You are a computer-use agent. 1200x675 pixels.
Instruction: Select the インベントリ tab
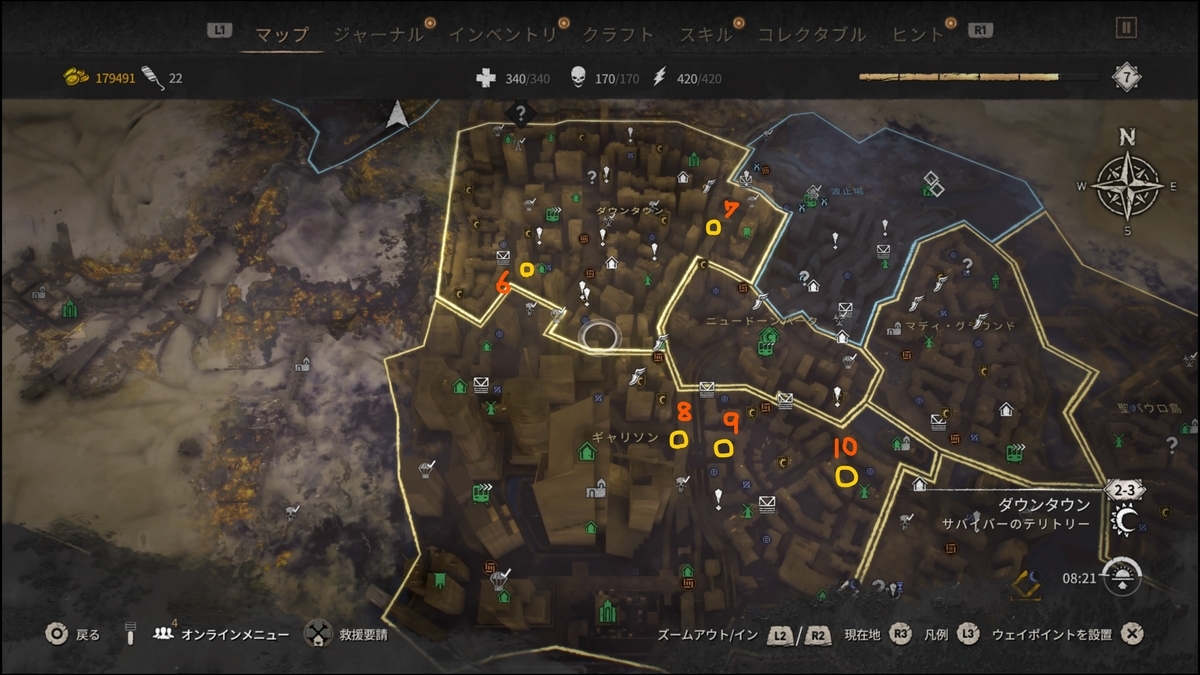pyautogui.click(x=502, y=34)
